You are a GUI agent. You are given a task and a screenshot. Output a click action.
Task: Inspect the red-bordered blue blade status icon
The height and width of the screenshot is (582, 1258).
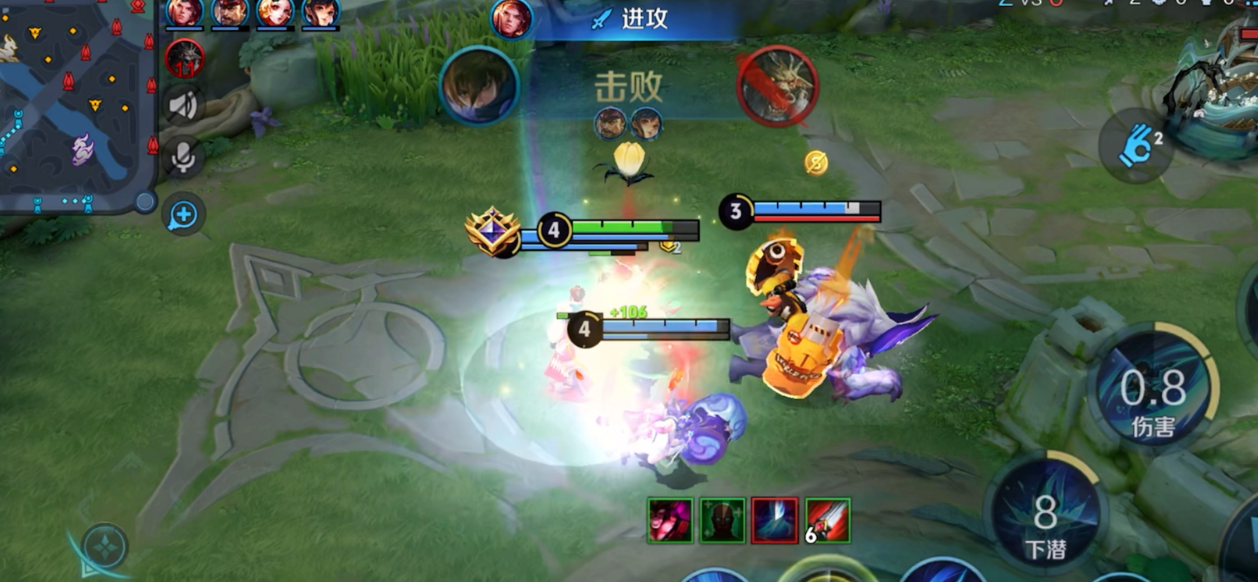point(775,520)
